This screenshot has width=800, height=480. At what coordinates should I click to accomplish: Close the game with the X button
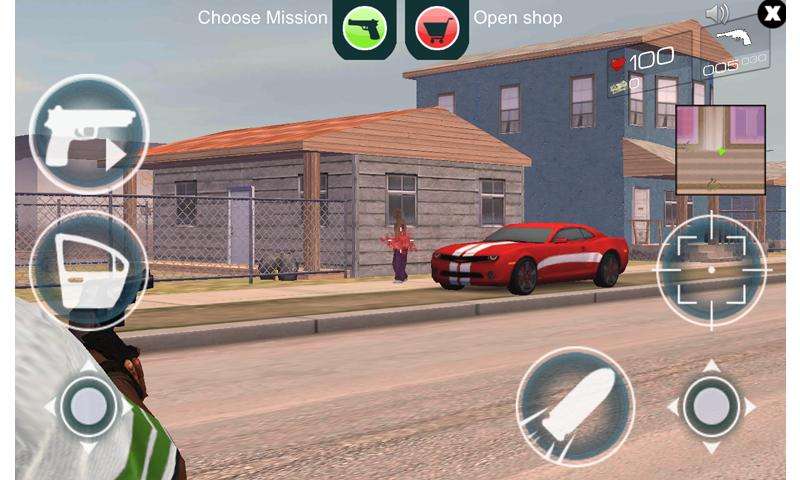tap(771, 13)
